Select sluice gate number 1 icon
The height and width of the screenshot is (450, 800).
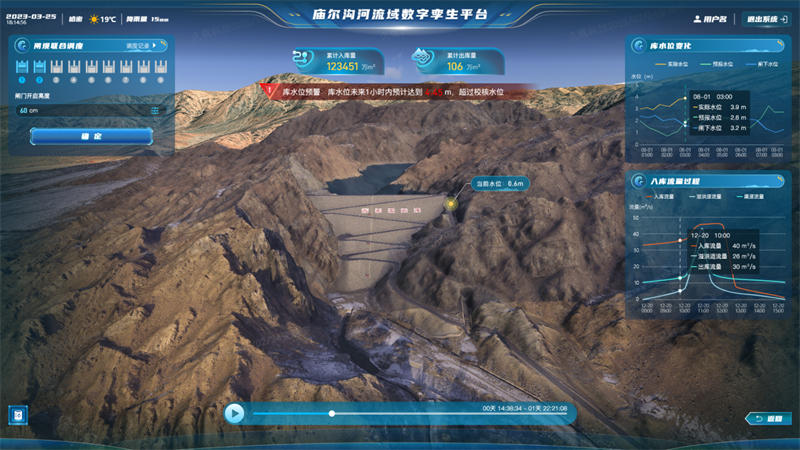(23, 68)
